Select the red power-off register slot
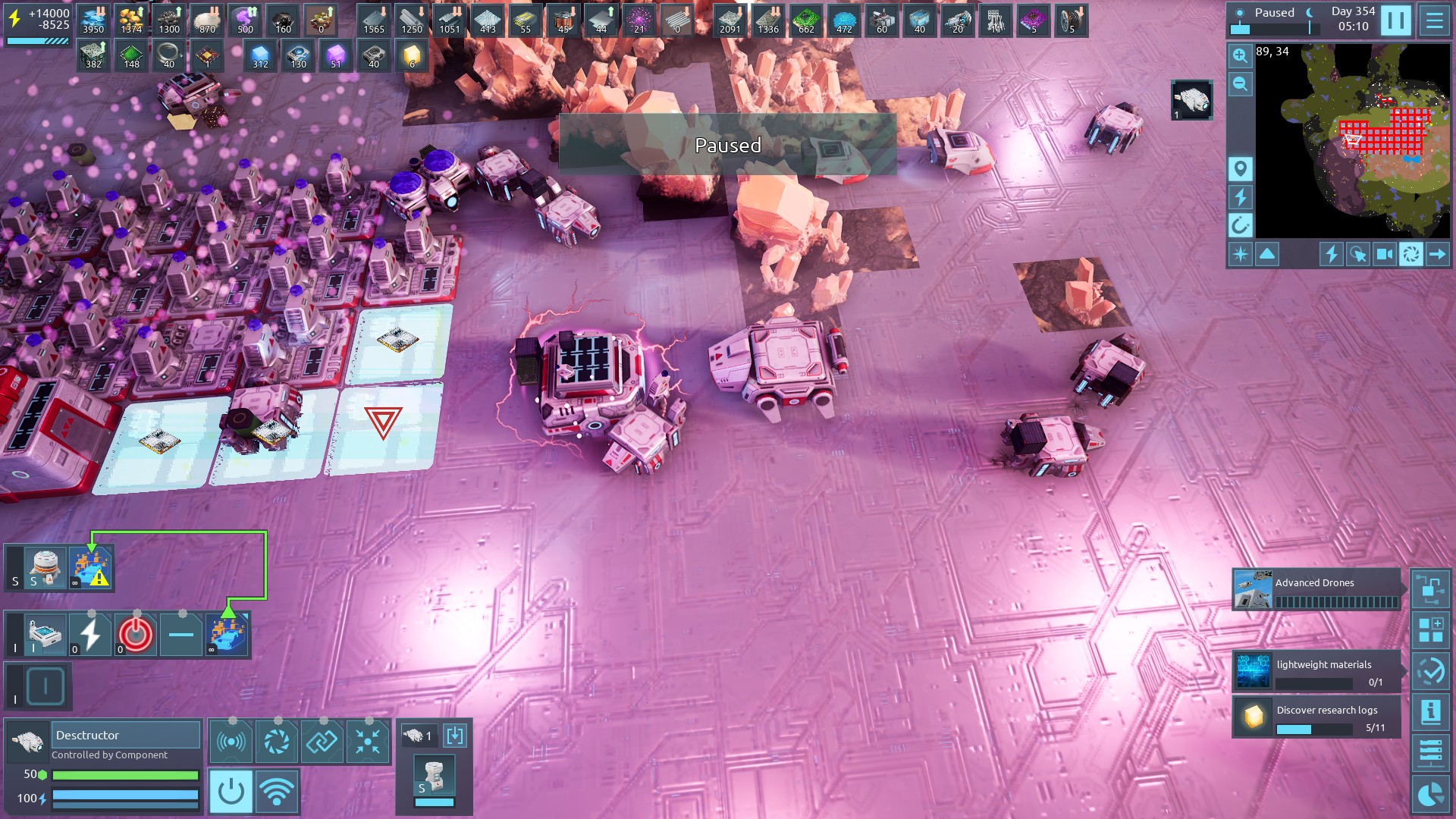The image size is (1456, 819). point(136,634)
